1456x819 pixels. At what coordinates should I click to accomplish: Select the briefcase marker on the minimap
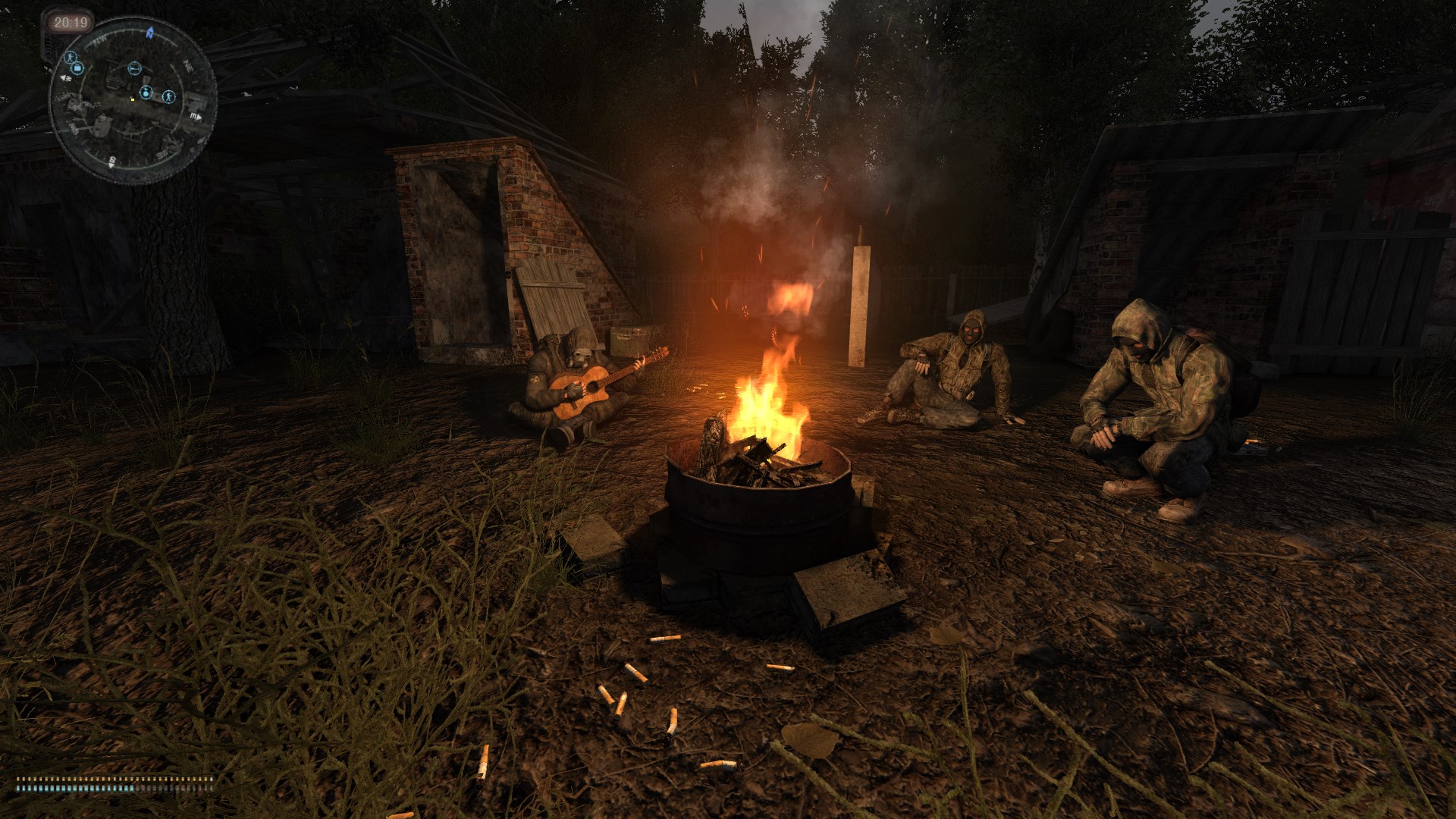(77, 69)
